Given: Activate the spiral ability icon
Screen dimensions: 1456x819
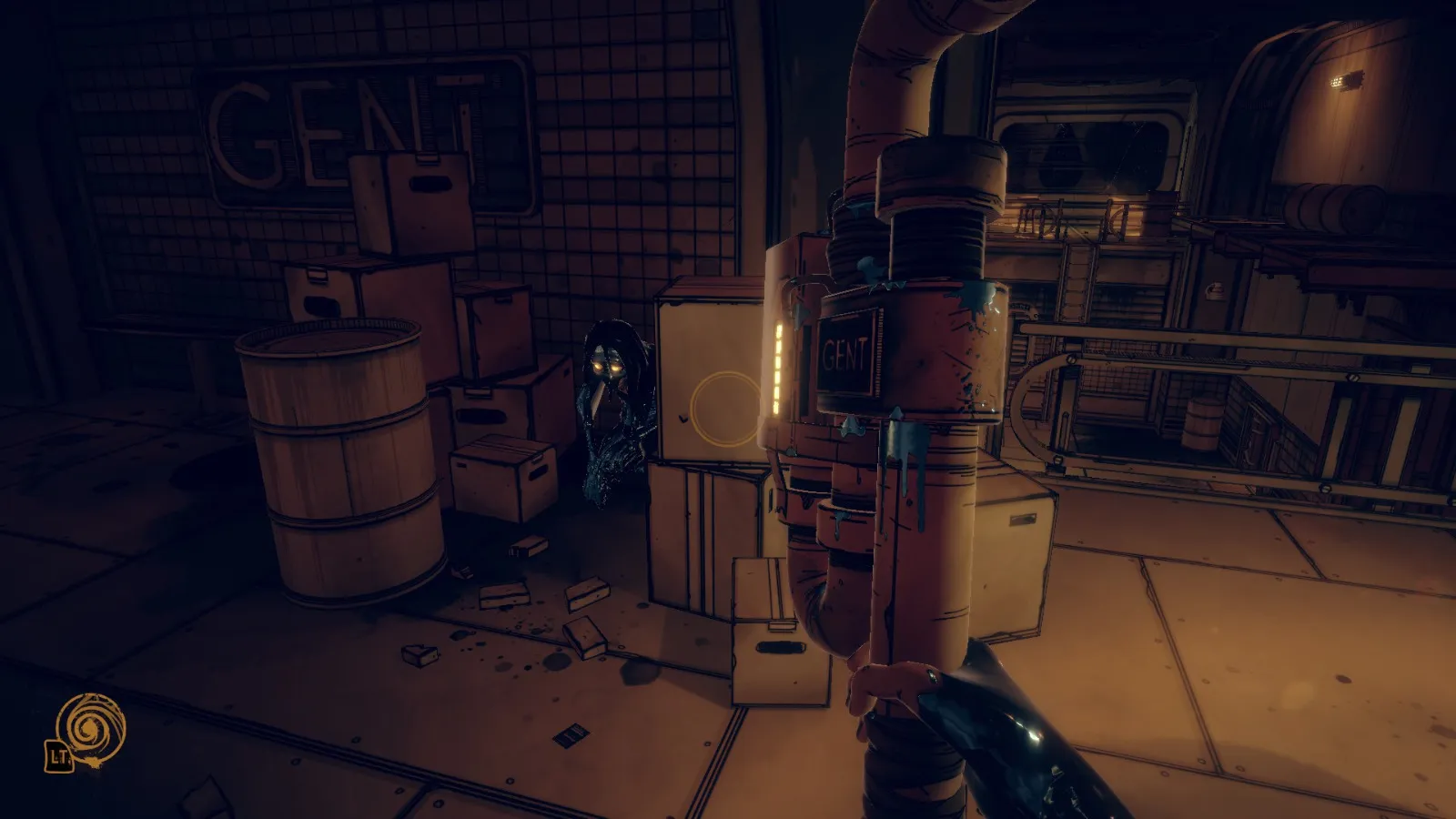Looking at the screenshot, I should (89, 729).
